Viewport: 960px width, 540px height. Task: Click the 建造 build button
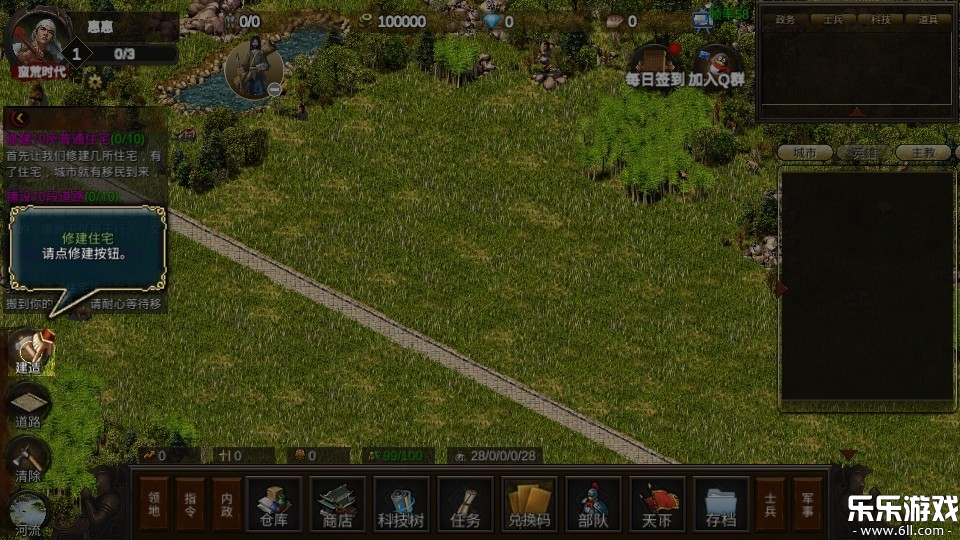pos(29,350)
